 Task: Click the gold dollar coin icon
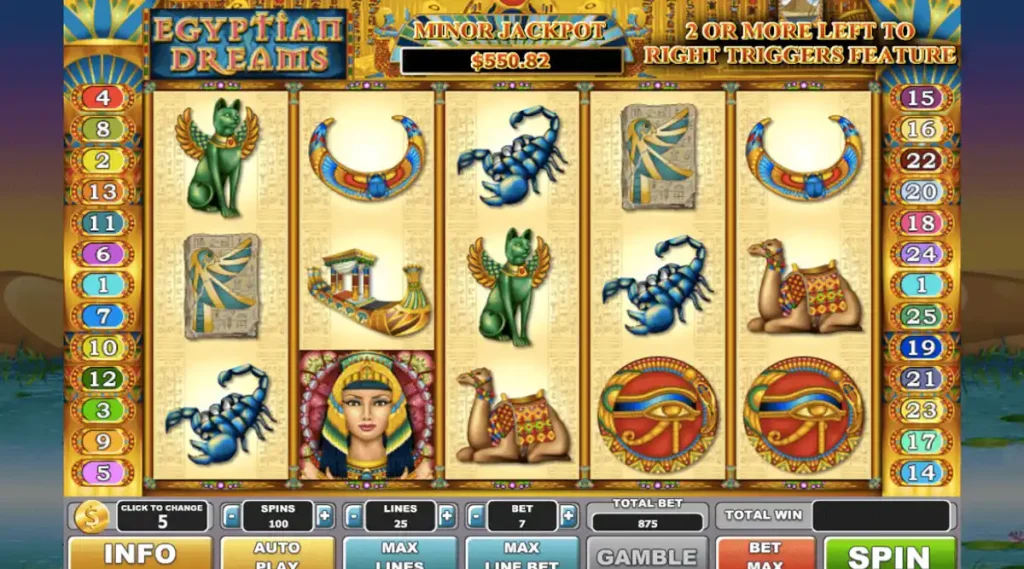click(91, 516)
